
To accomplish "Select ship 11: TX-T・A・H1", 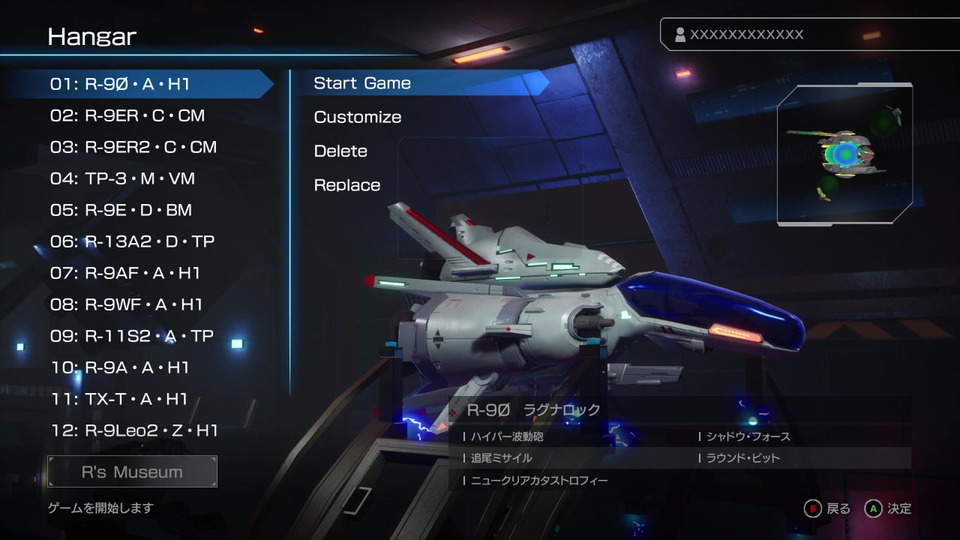I will (x=119, y=399).
